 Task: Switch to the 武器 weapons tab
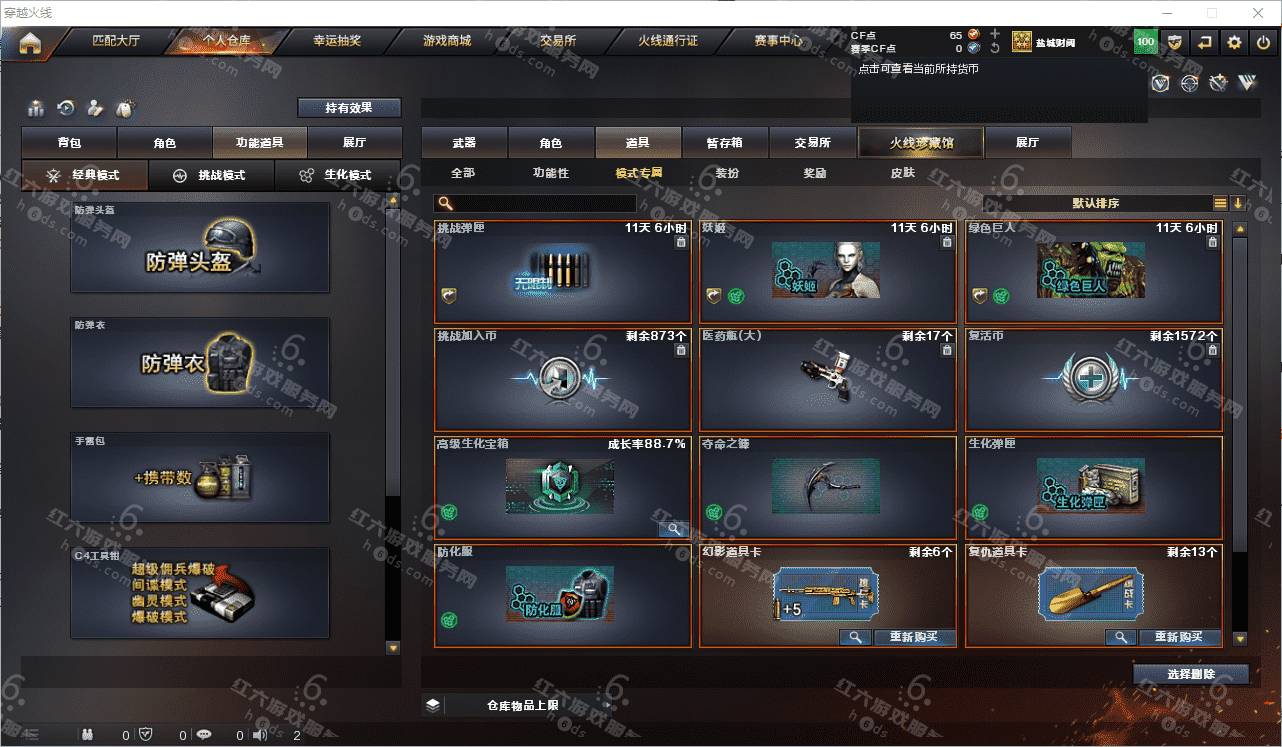point(464,143)
